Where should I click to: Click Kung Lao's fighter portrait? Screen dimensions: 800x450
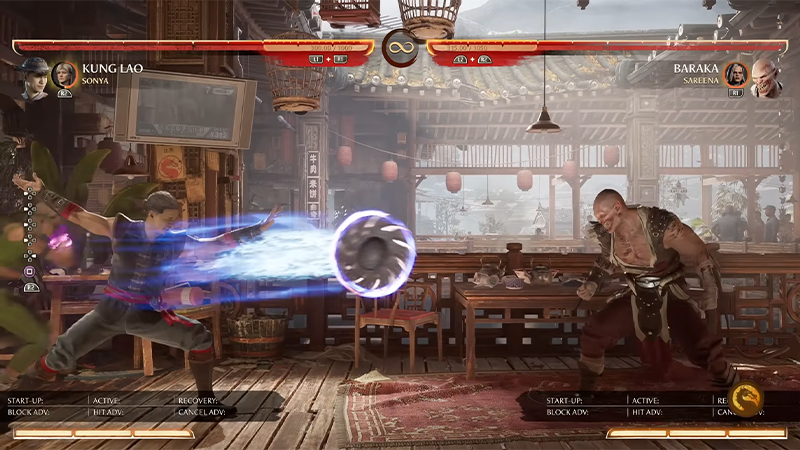click(33, 78)
